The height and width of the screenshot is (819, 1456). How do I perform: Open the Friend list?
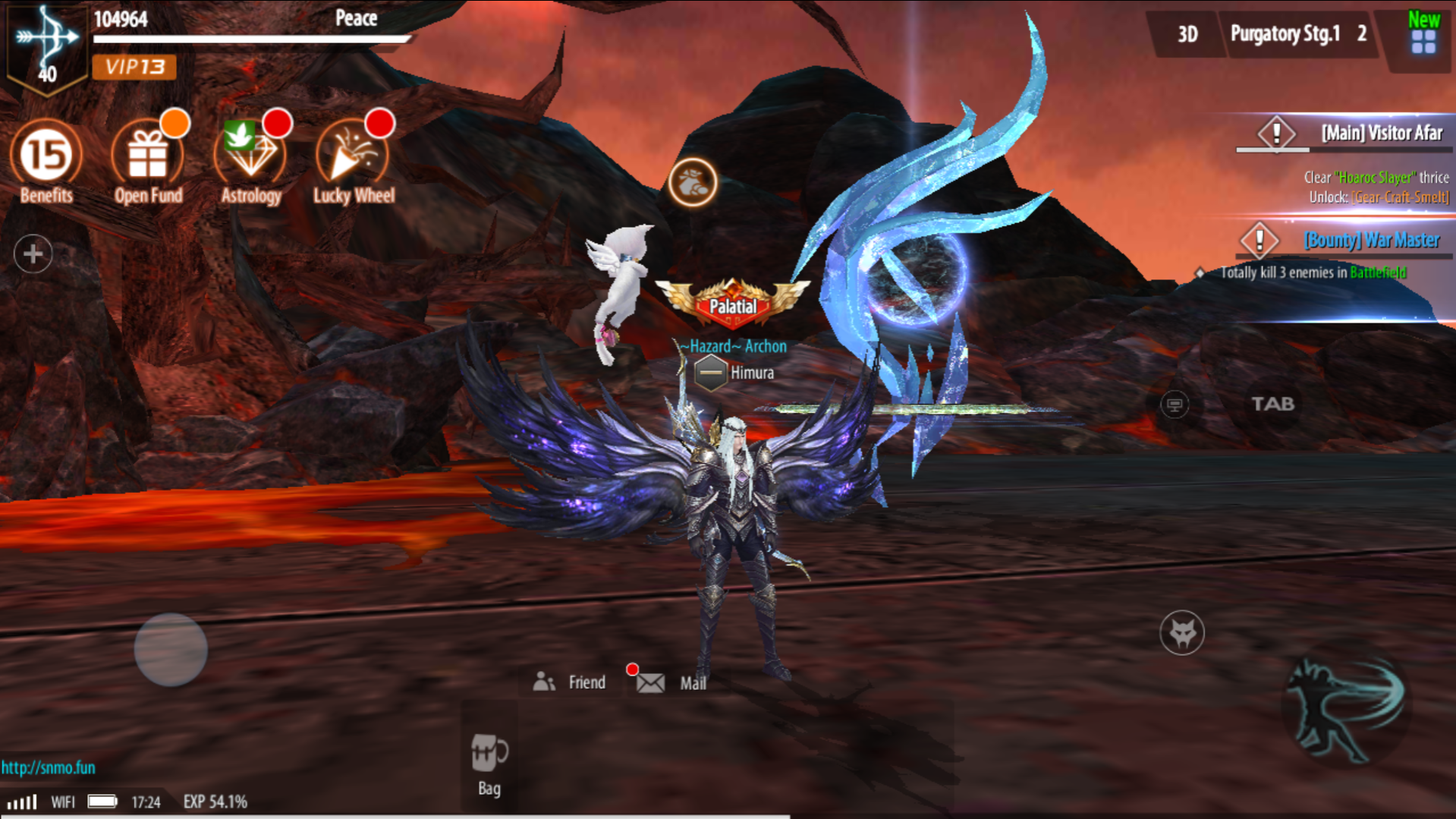(571, 682)
